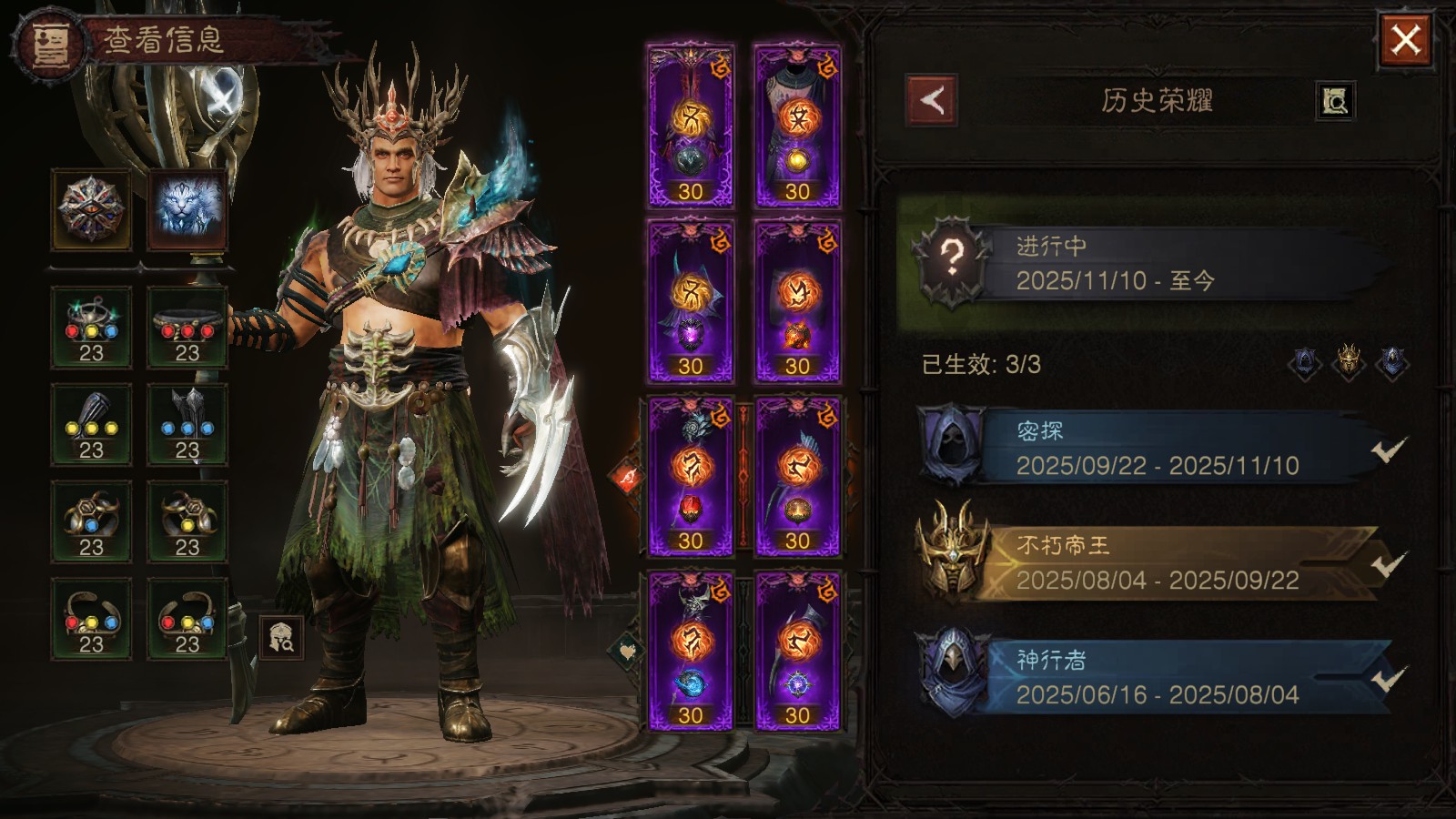Go back from 历史荣耀 with the arrow button
The image size is (1456, 819).
[931, 100]
